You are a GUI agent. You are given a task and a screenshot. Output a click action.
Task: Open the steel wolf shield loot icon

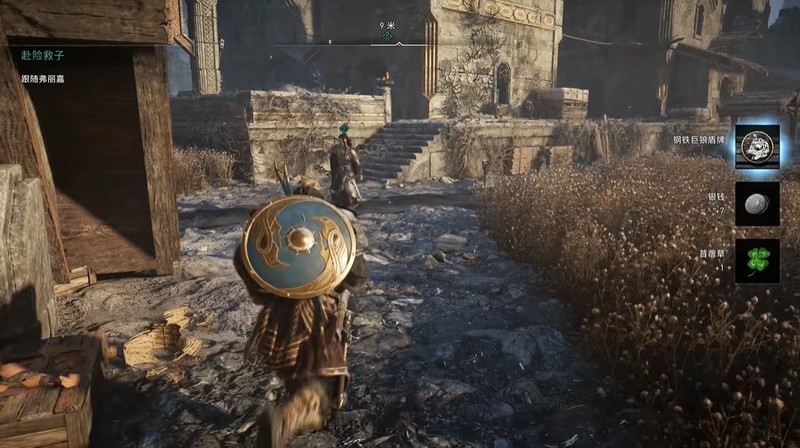tap(757, 147)
